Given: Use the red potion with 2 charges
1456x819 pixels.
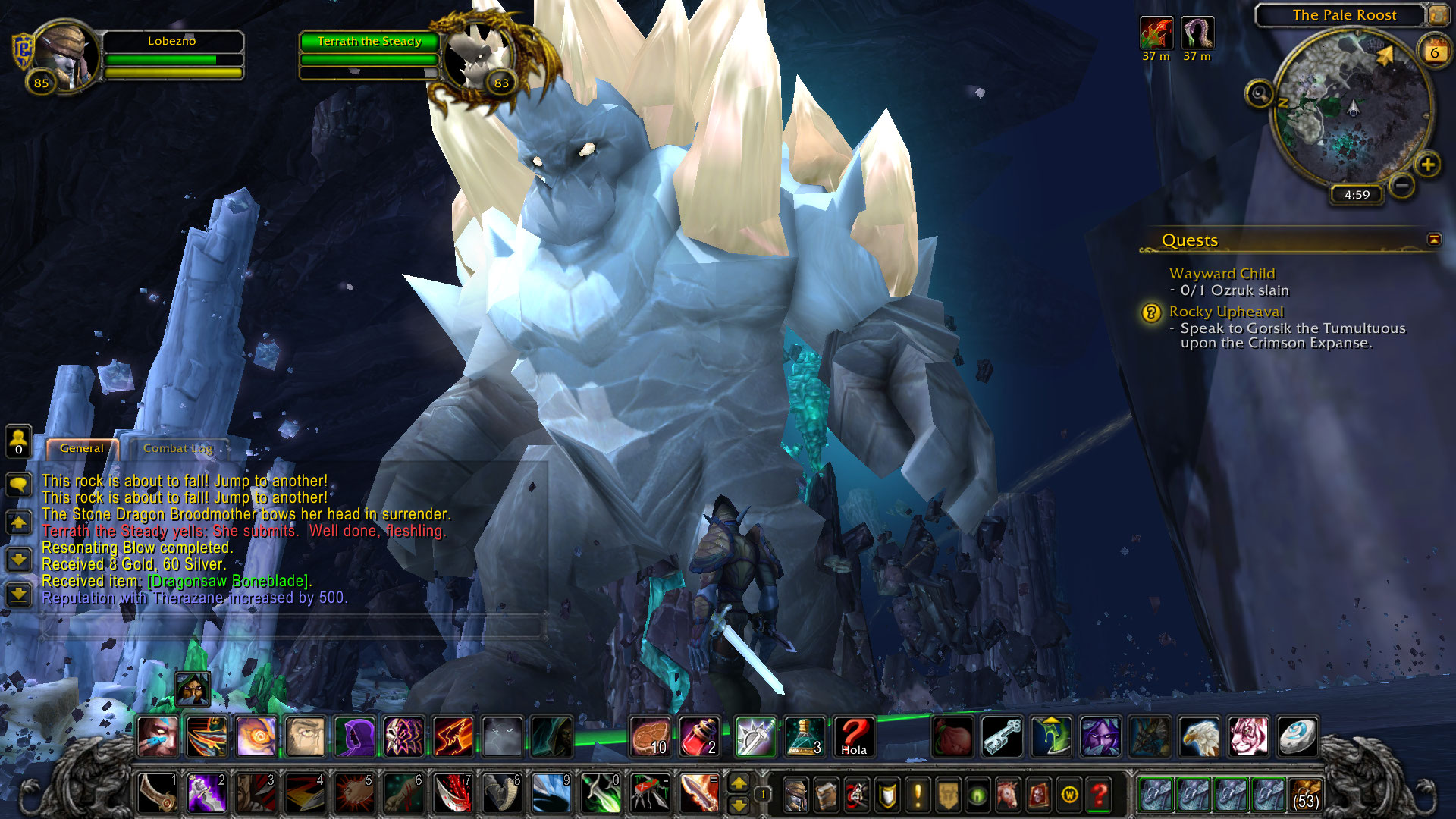Looking at the screenshot, I should [x=699, y=737].
